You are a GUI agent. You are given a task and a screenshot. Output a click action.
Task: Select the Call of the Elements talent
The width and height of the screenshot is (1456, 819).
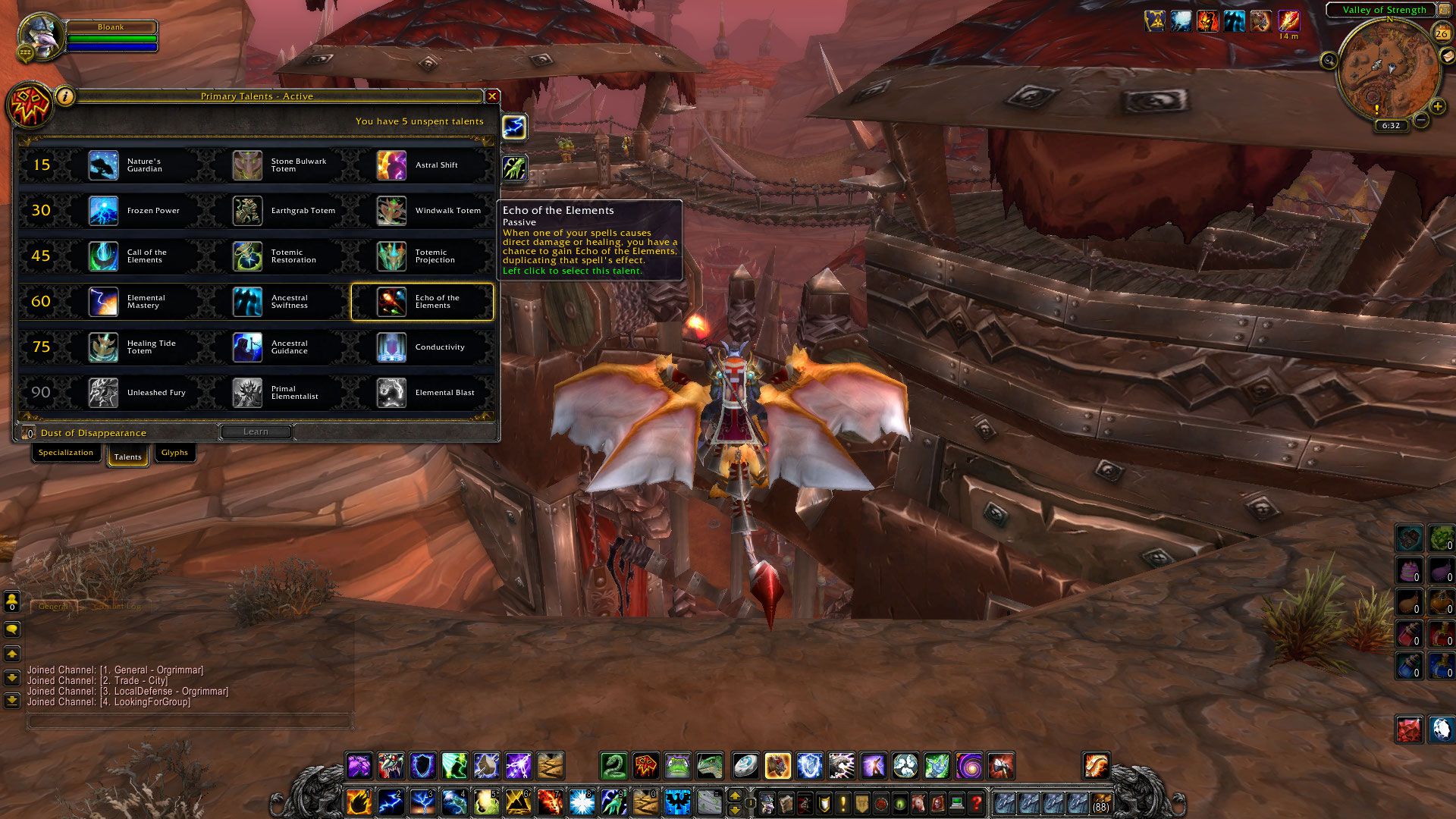click(104, 256)
